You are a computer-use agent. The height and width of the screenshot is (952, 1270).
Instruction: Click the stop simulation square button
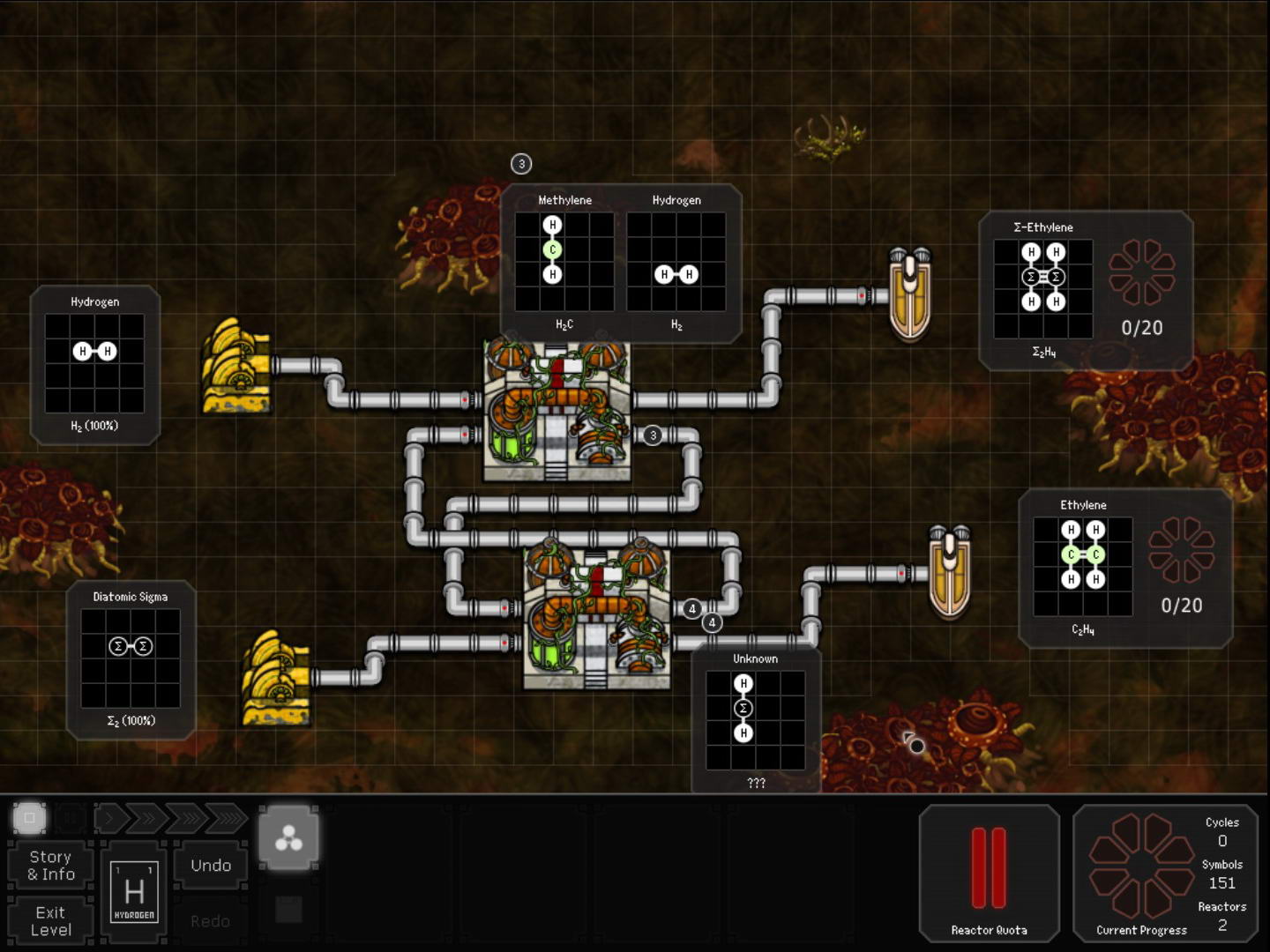click(x=29, y=818)
